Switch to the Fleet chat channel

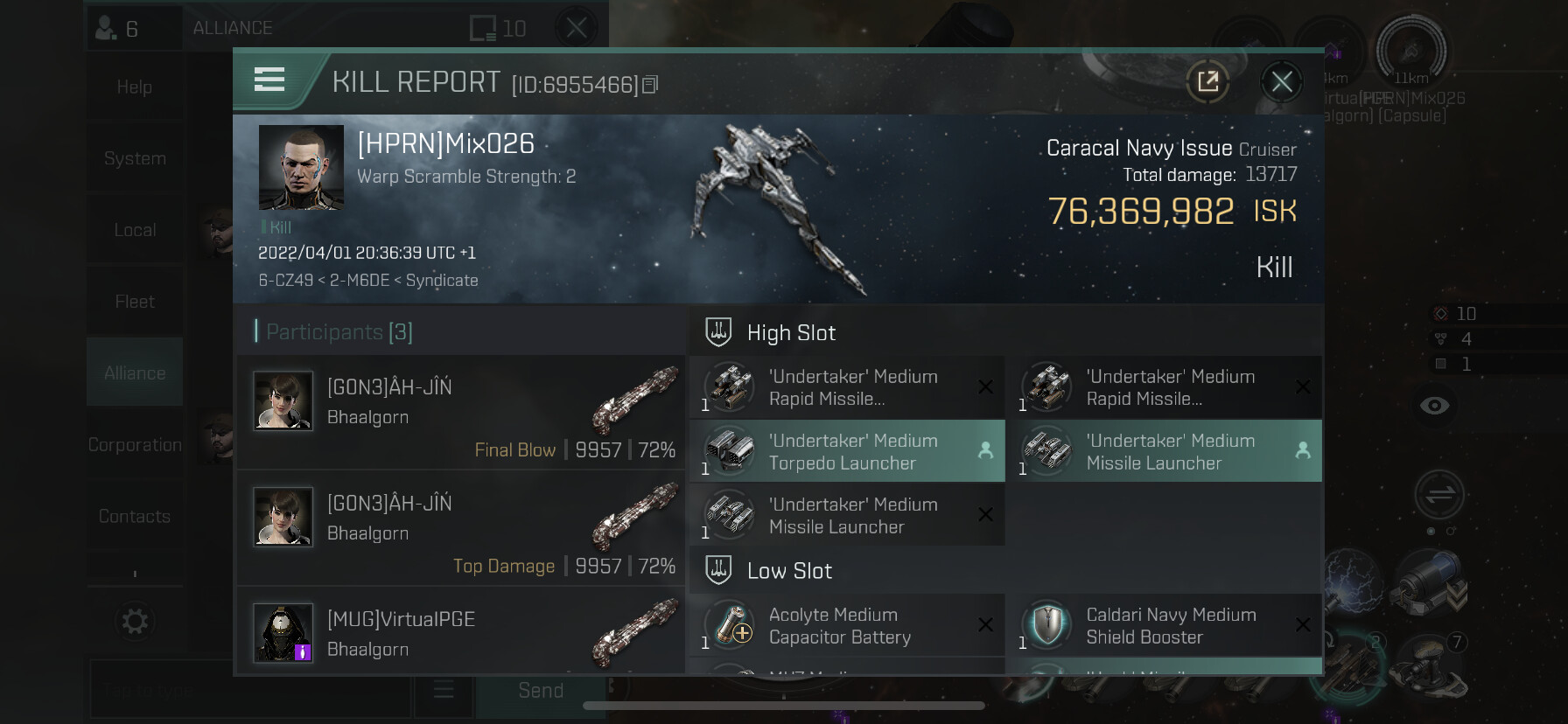pos(135,302)
